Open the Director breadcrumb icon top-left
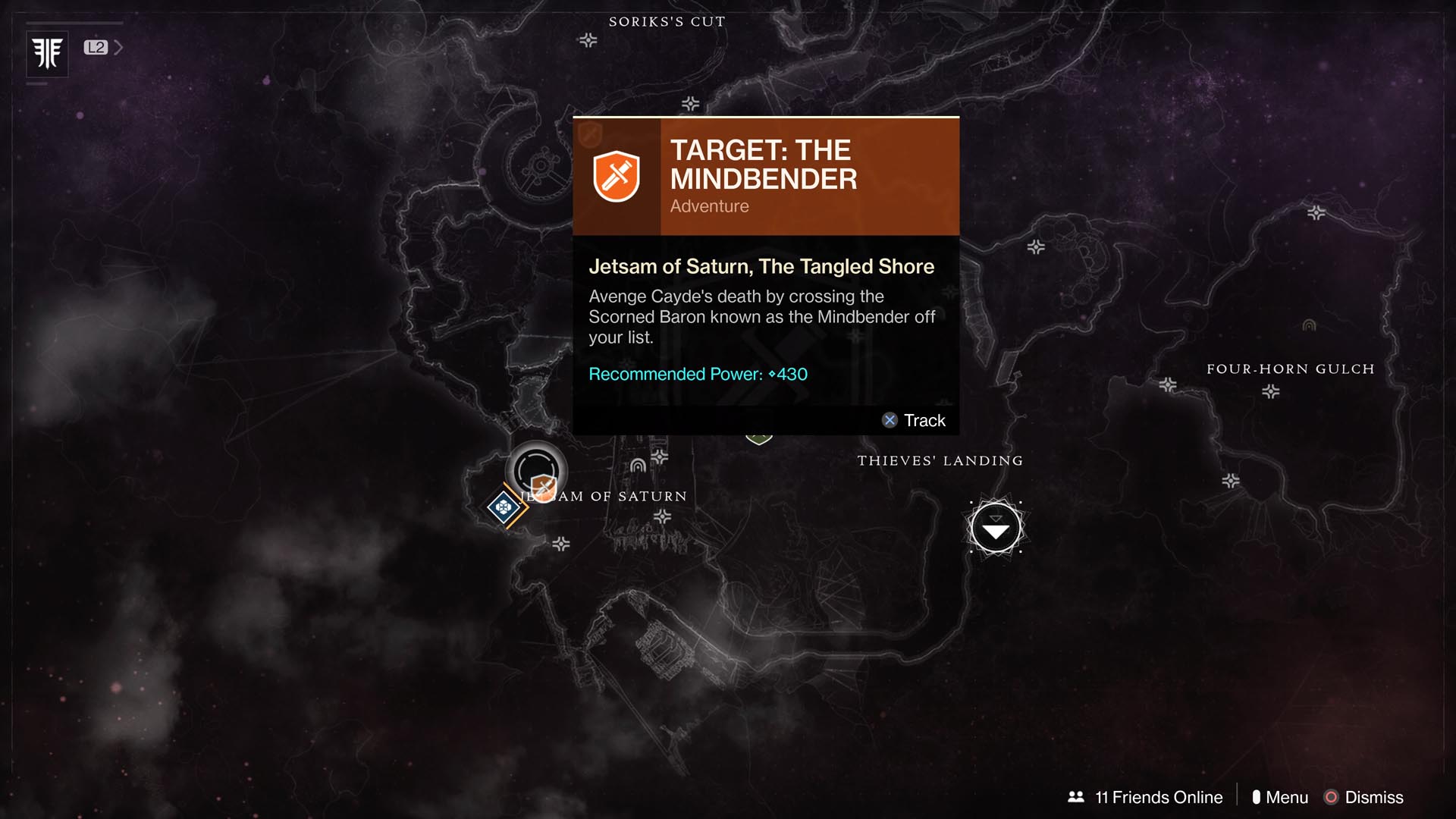The image size is (1456, 819). point(47,53)
